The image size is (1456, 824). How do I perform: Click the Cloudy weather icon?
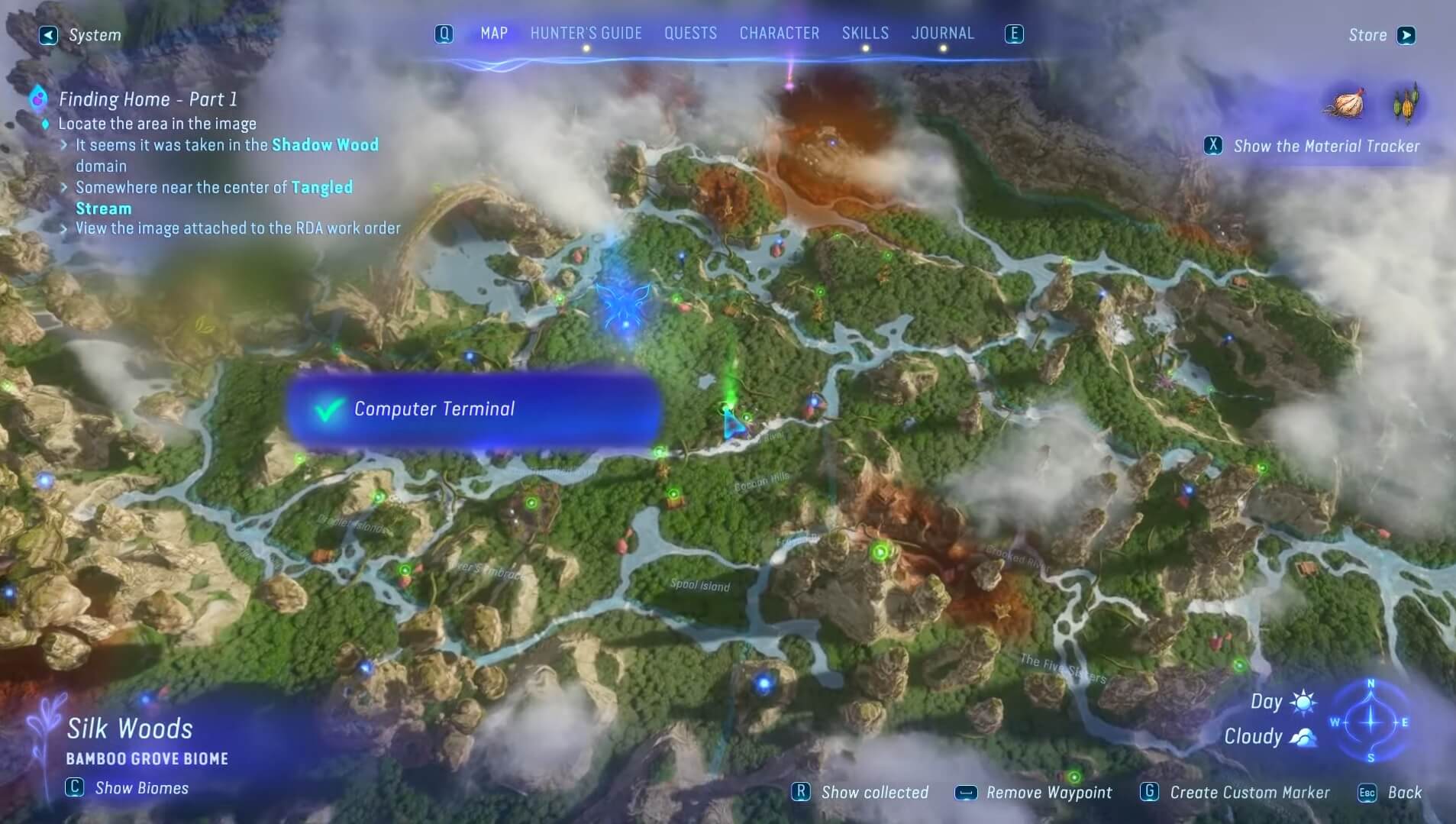click(1302, 738)
